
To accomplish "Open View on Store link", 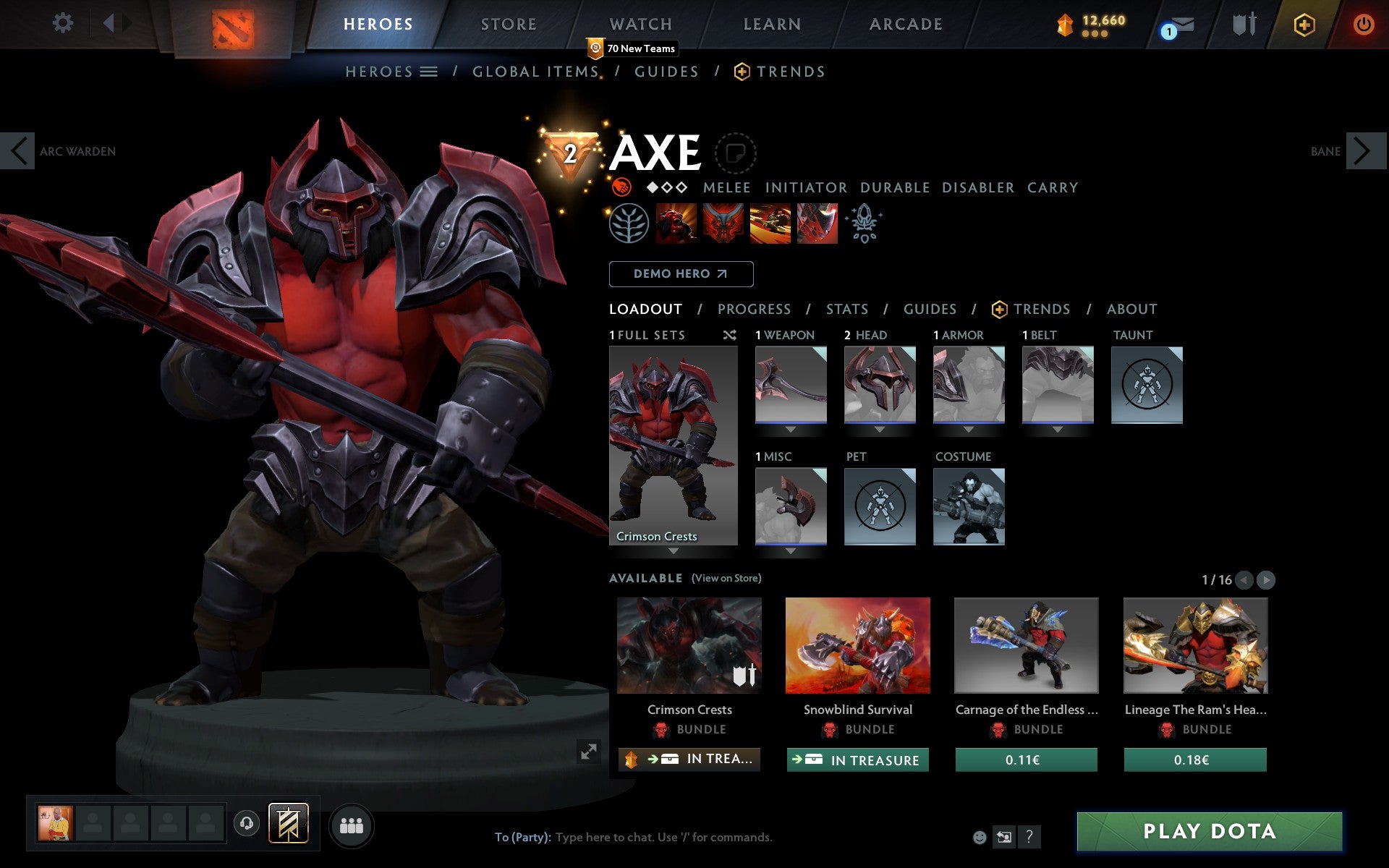I will (726, 578).
